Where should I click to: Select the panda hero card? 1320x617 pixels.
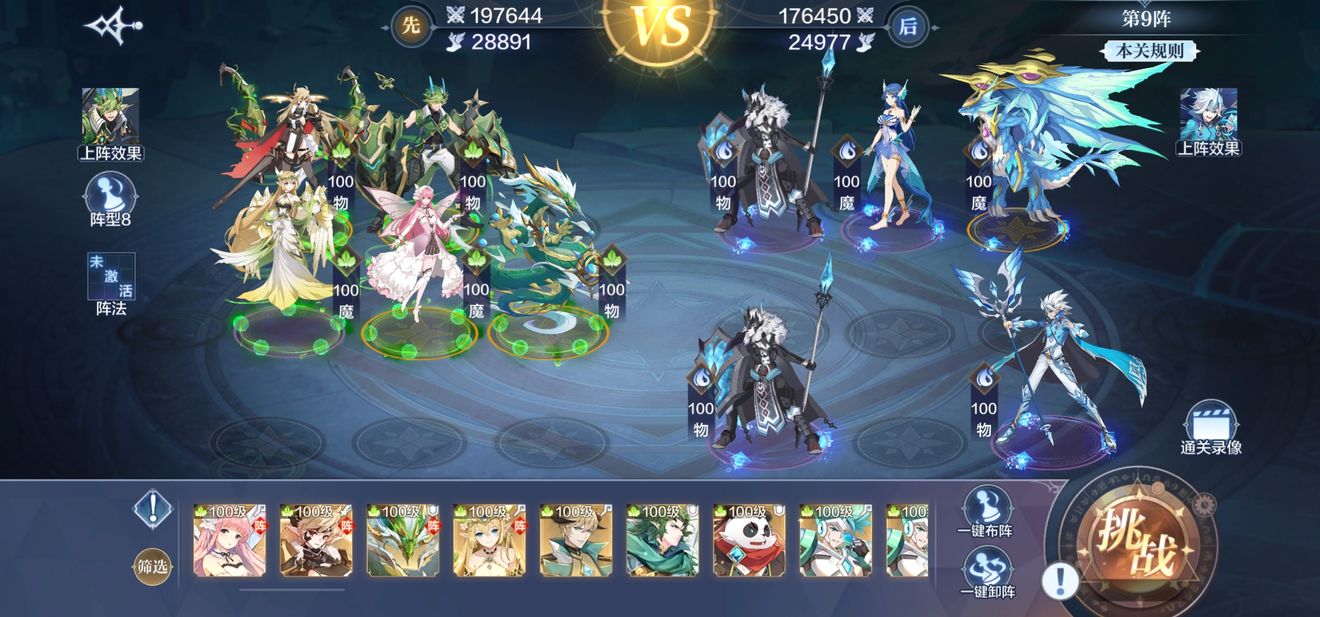(x=748, y=541)
